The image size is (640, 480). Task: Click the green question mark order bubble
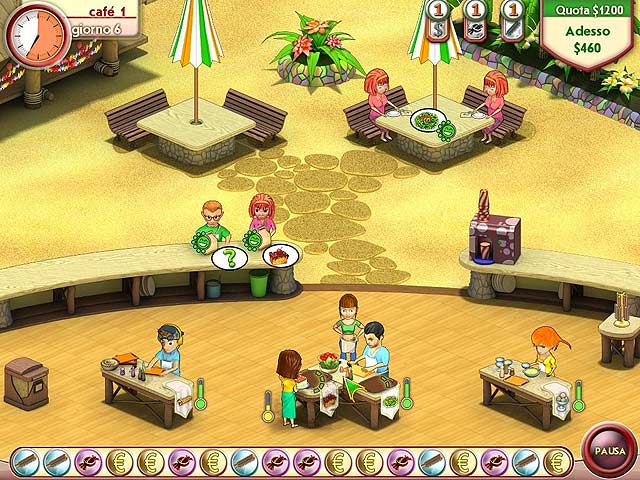[x=229, y=258]
